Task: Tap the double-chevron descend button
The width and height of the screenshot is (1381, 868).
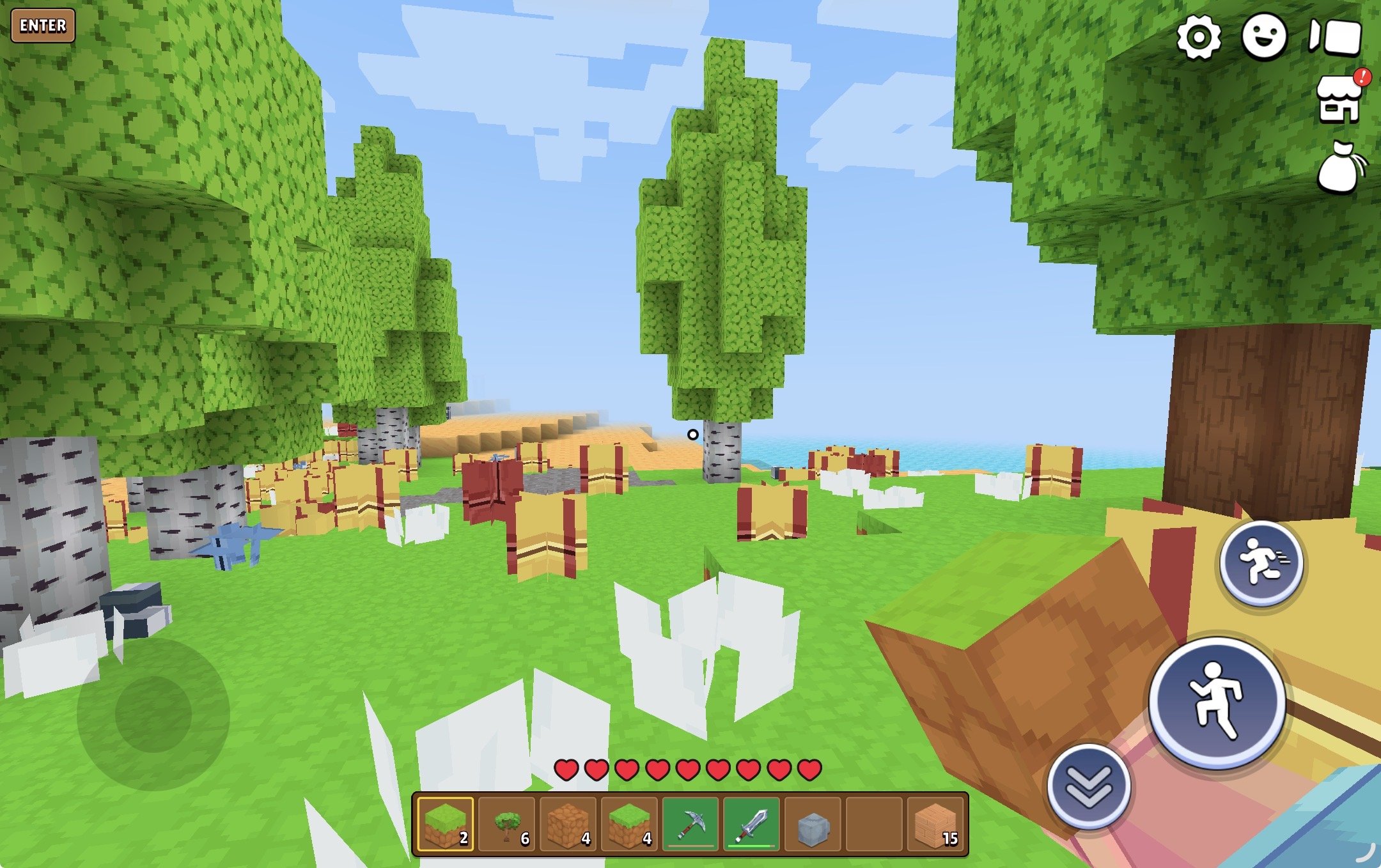Action: coord(1088,786)
